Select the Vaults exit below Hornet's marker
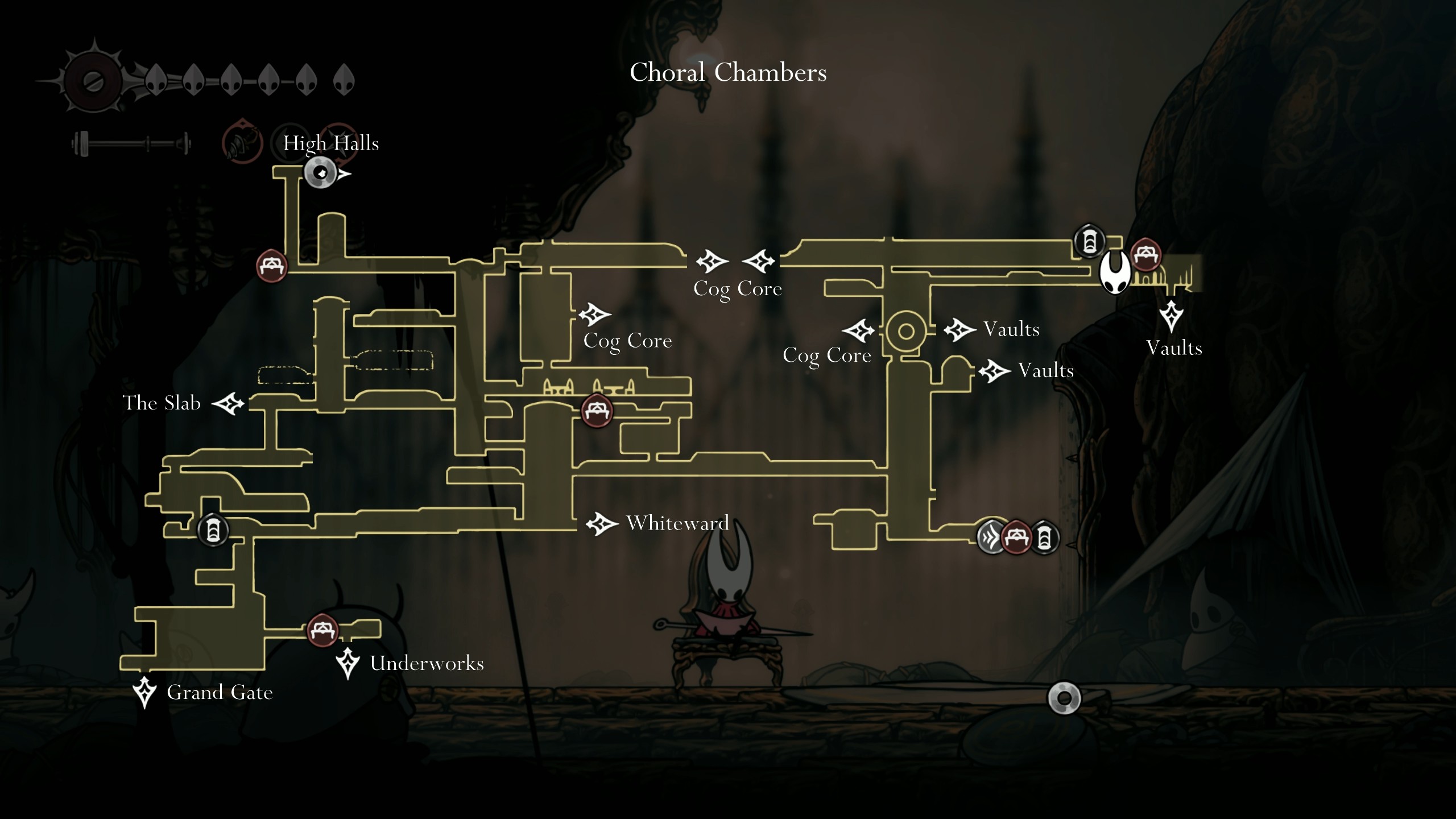 1172,316
